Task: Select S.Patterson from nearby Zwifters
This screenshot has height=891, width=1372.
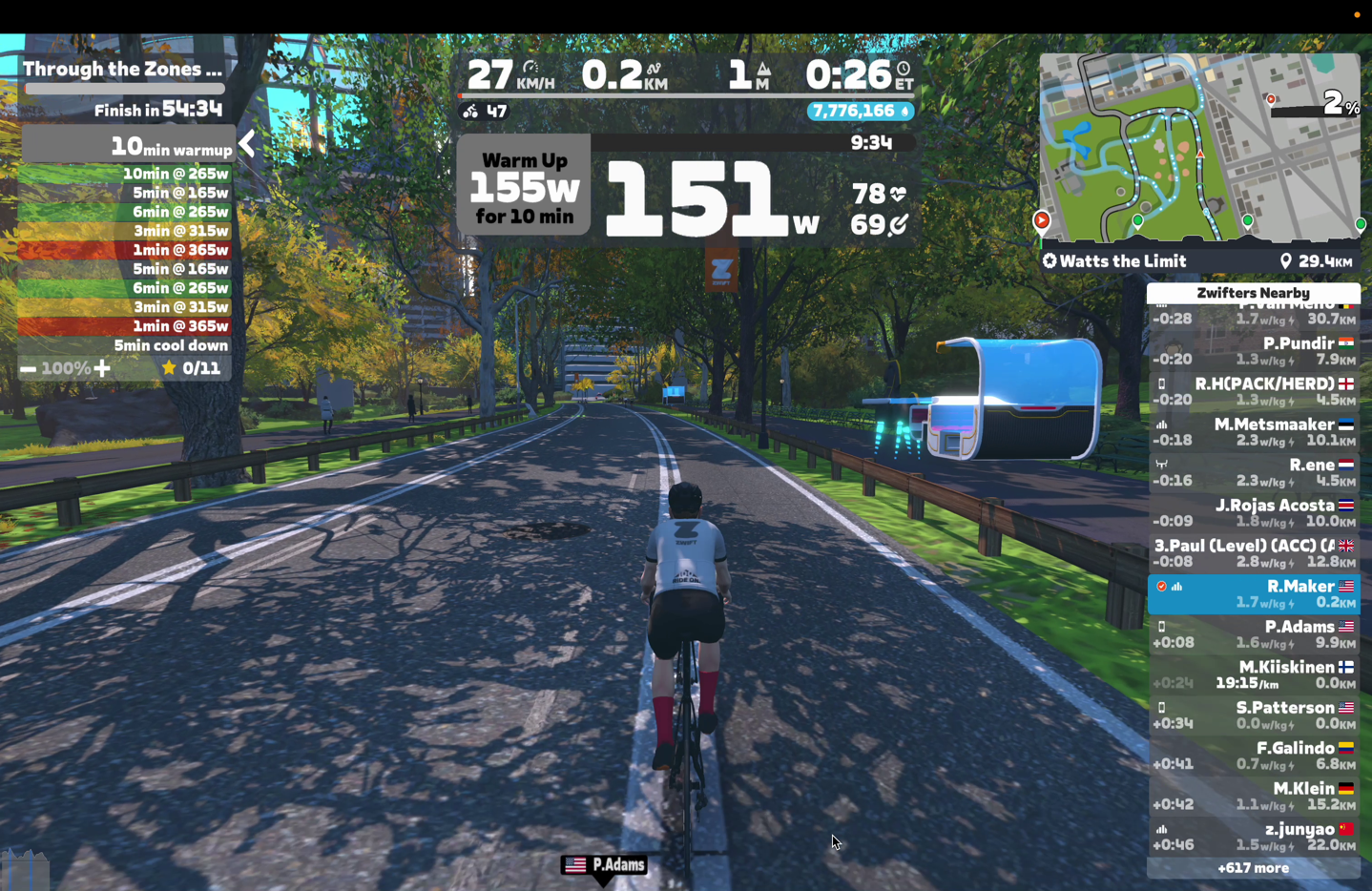Action: pos(1253,715)
